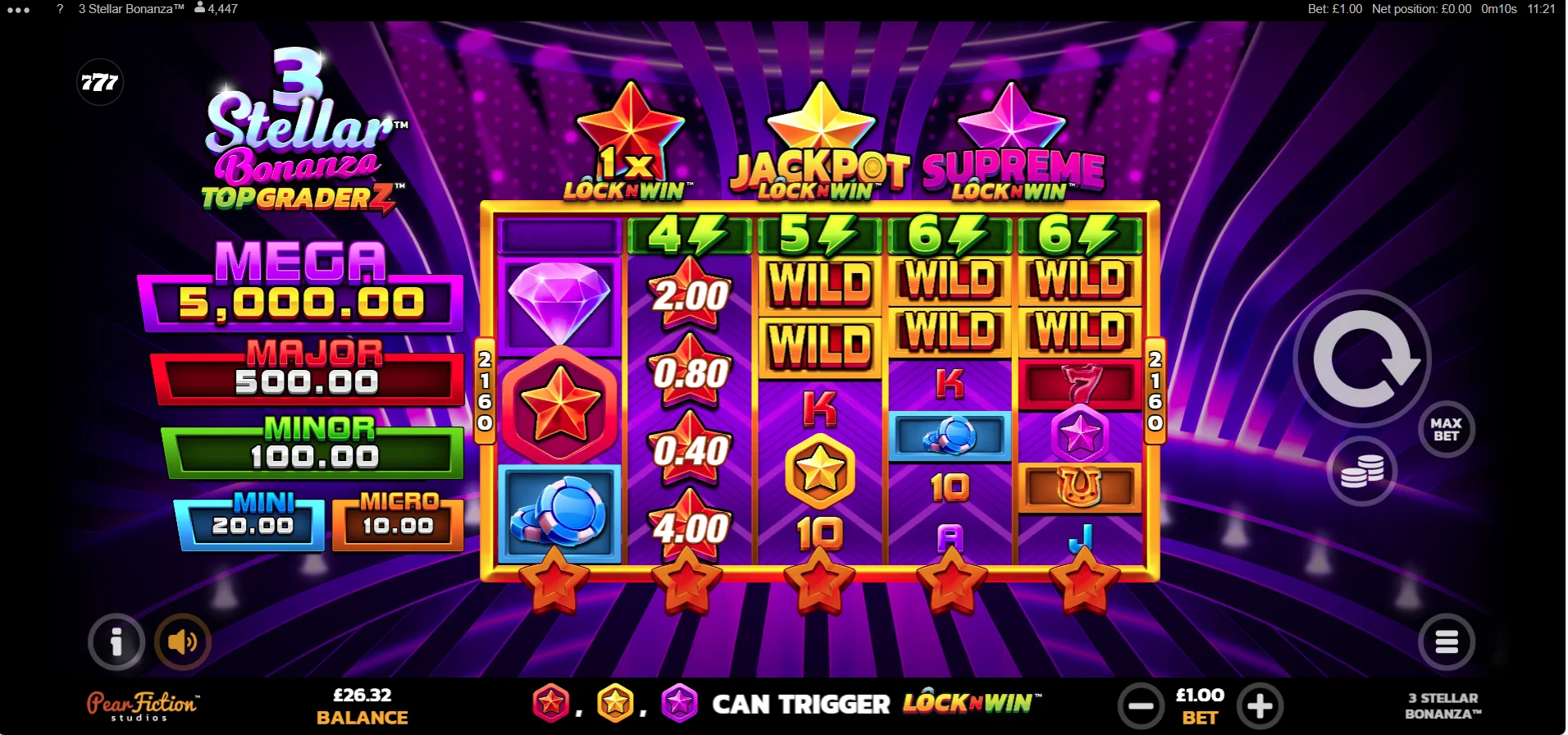
Task: Decrease the bet with minus button
Action: (1142, 705)
